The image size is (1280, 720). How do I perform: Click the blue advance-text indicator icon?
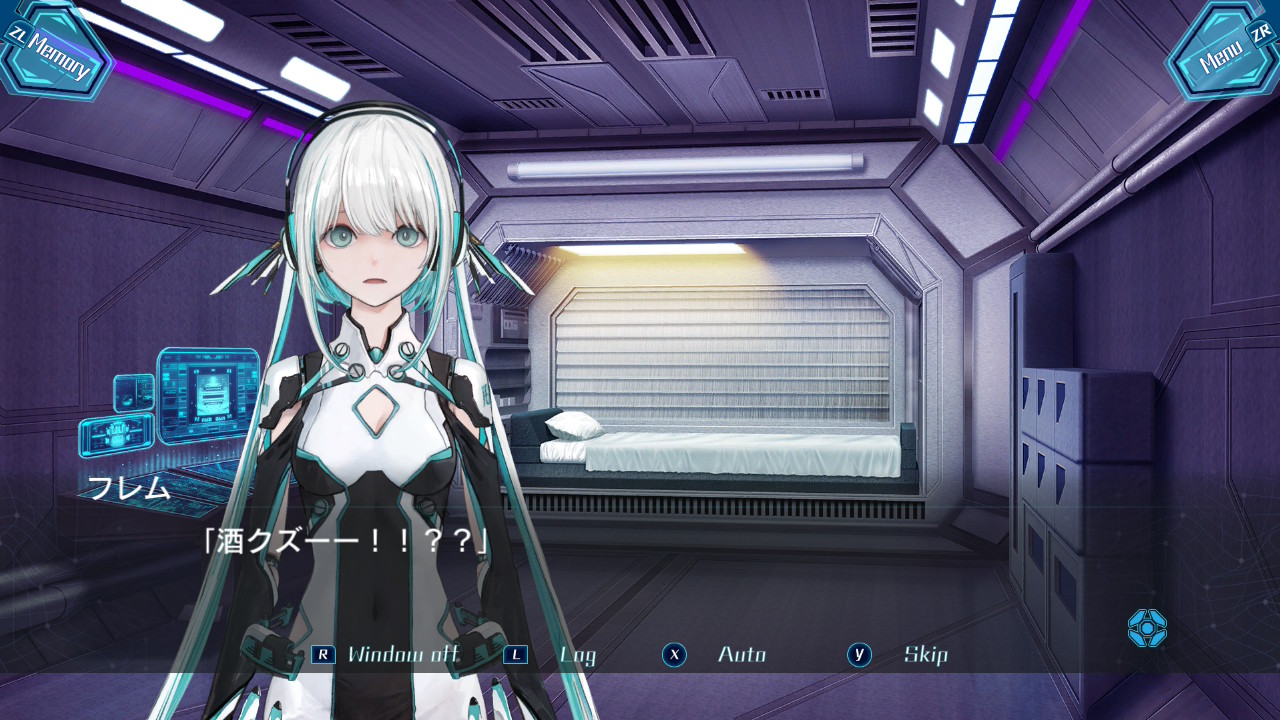(1147, 628)
